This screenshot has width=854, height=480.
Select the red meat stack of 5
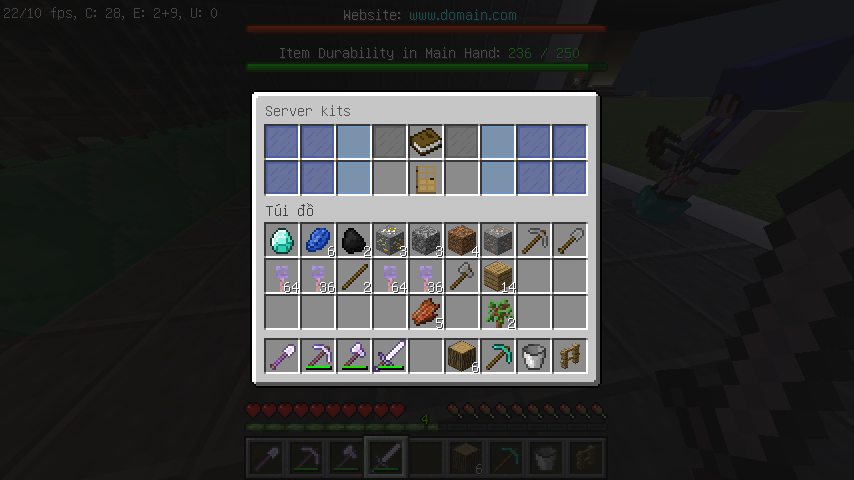coord(426,312)
